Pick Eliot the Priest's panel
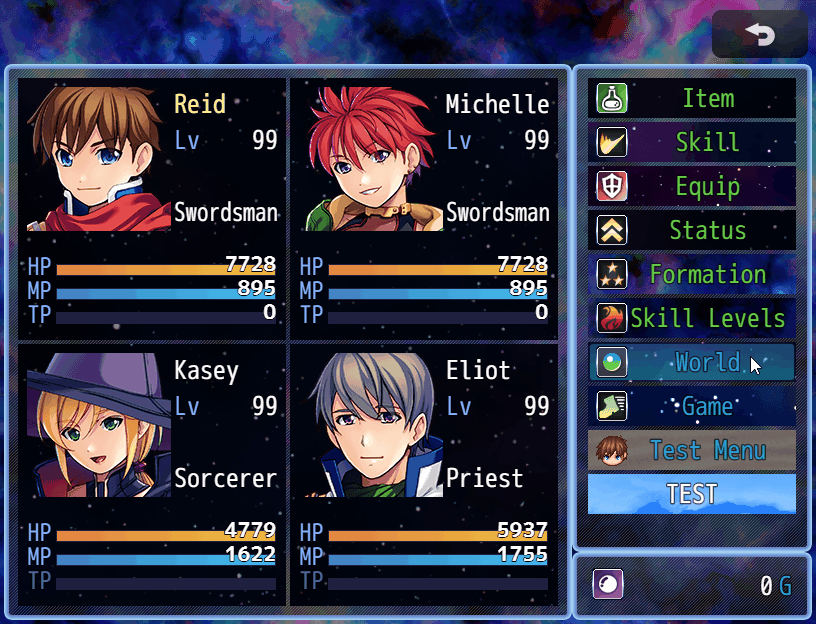 424,475
